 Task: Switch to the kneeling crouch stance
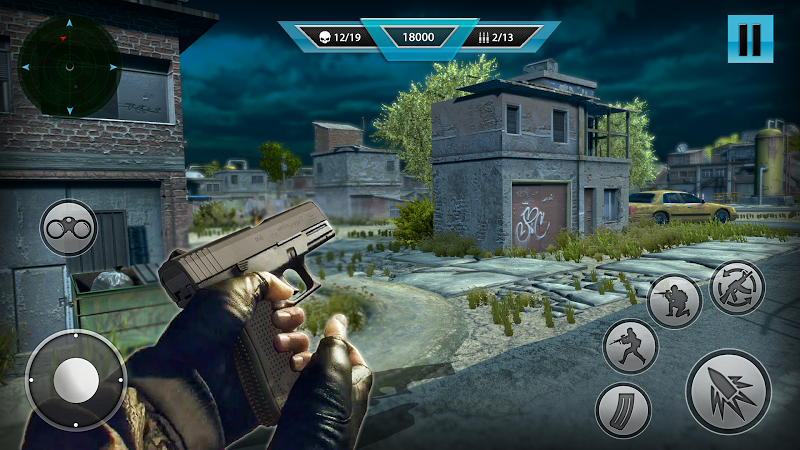click(674, 300)
